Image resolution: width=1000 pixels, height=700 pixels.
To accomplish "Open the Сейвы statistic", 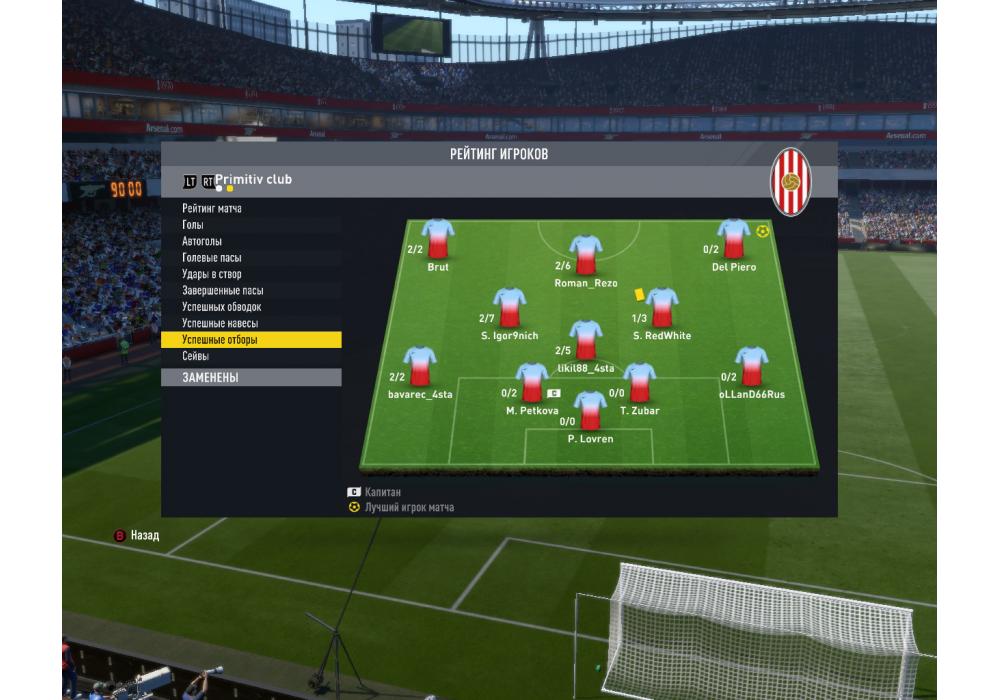I will click(x=196, y=356).
